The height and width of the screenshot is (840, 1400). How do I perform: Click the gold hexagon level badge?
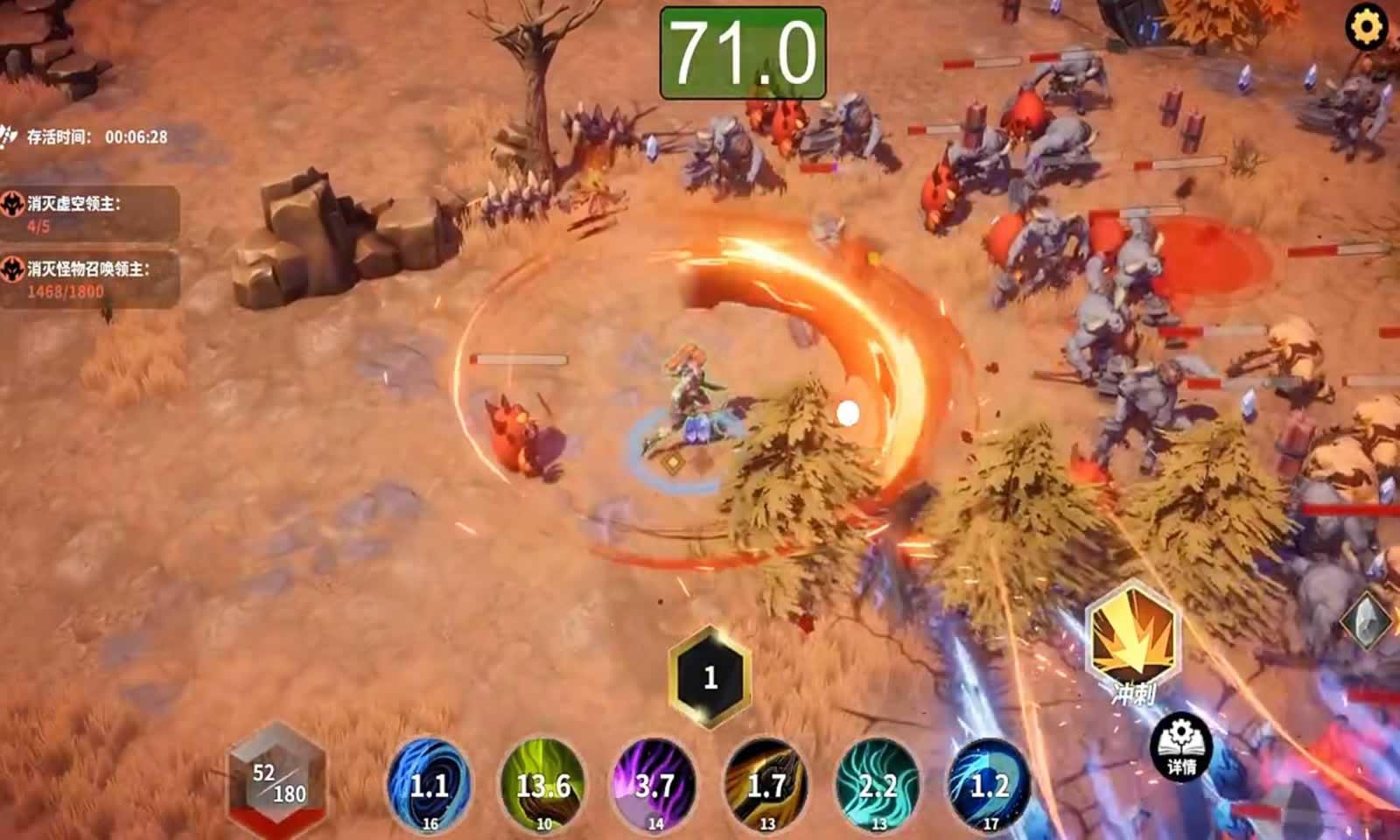tap(710, 676)
